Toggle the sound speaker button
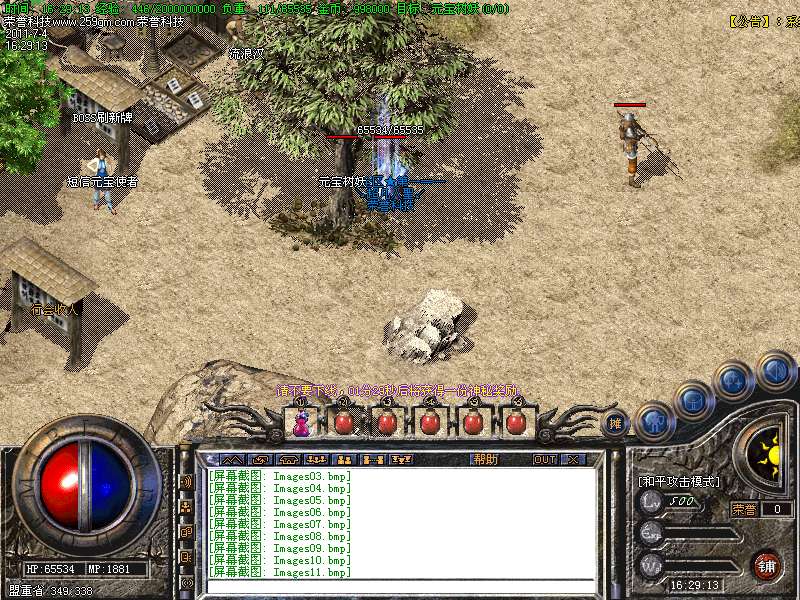Viewport: 800px width, 600px height. coord(775,369)
